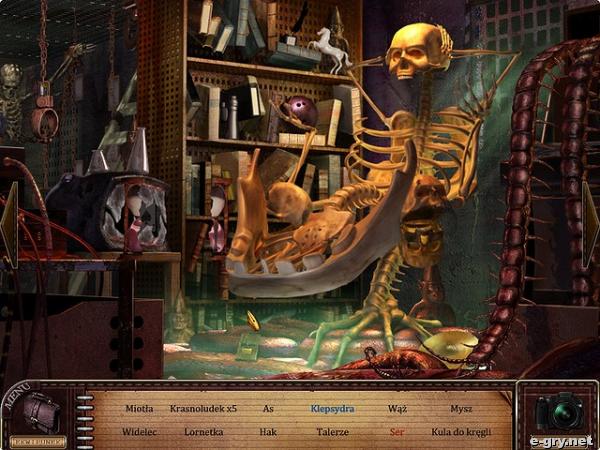The width and height of the screenshot is (600, 450).
Task: Select Krasnoludek x5 in the item list
Action: 203,408
